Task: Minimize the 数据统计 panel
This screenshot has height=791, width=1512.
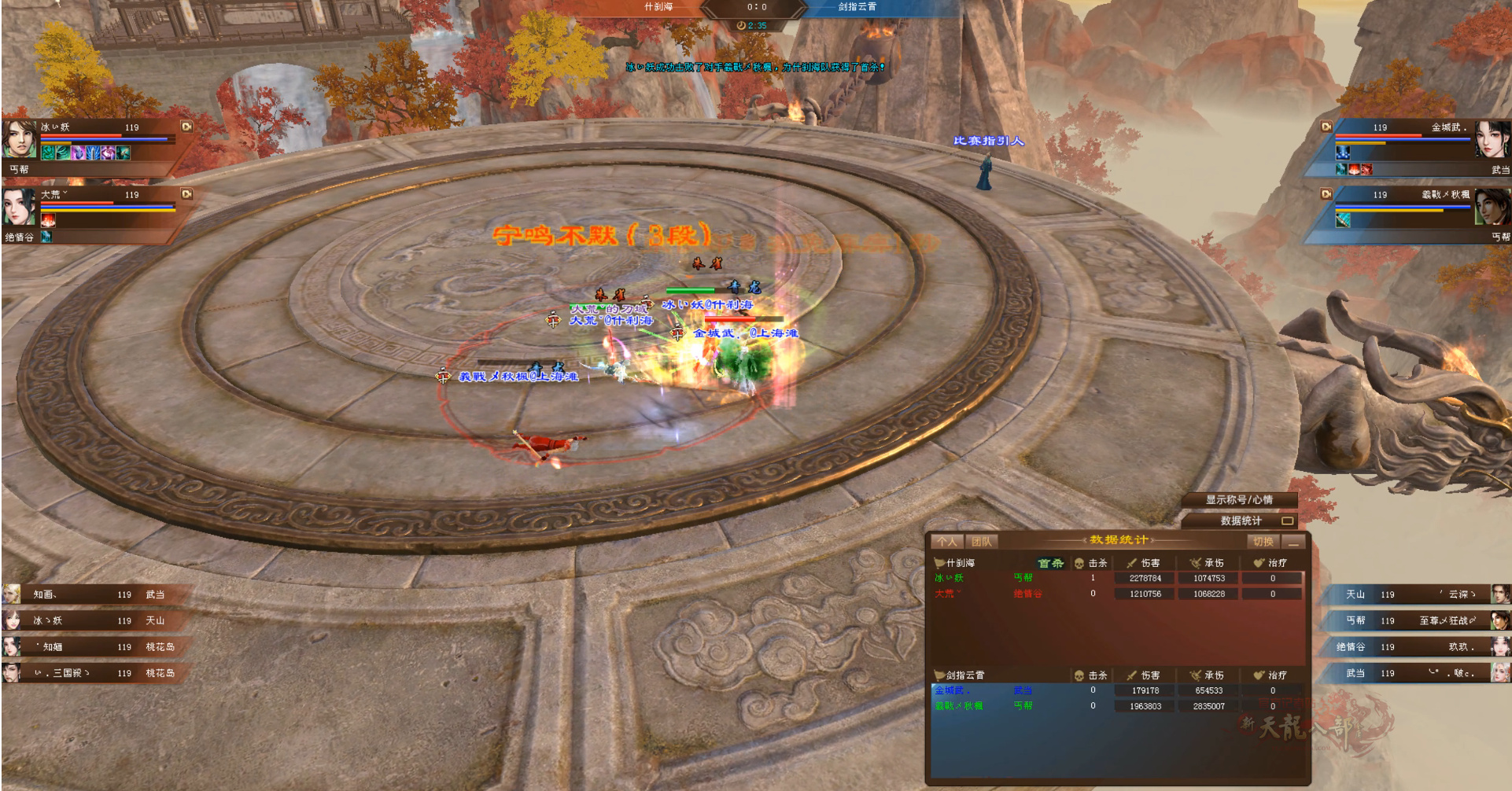Action: (x=1293, y=542)
